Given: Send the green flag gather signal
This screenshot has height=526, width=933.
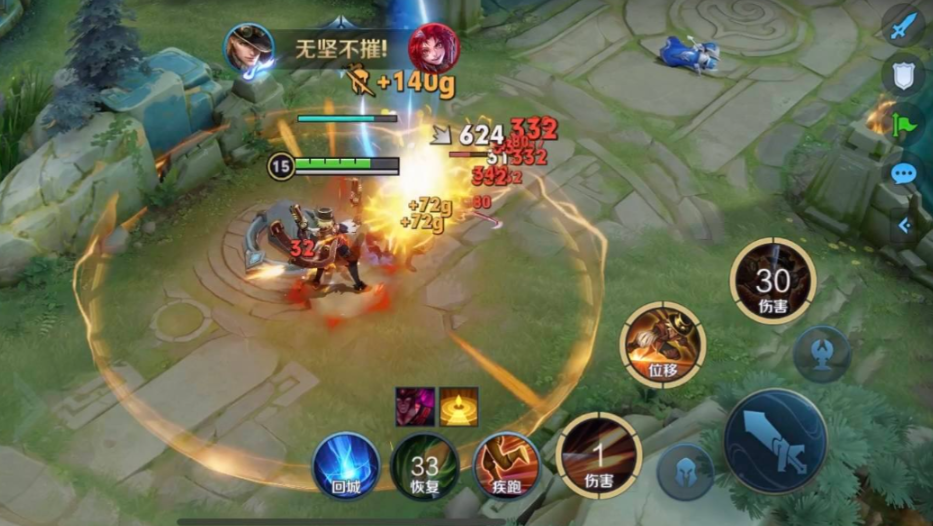Looking at the screenshot, I should (904, 124).
